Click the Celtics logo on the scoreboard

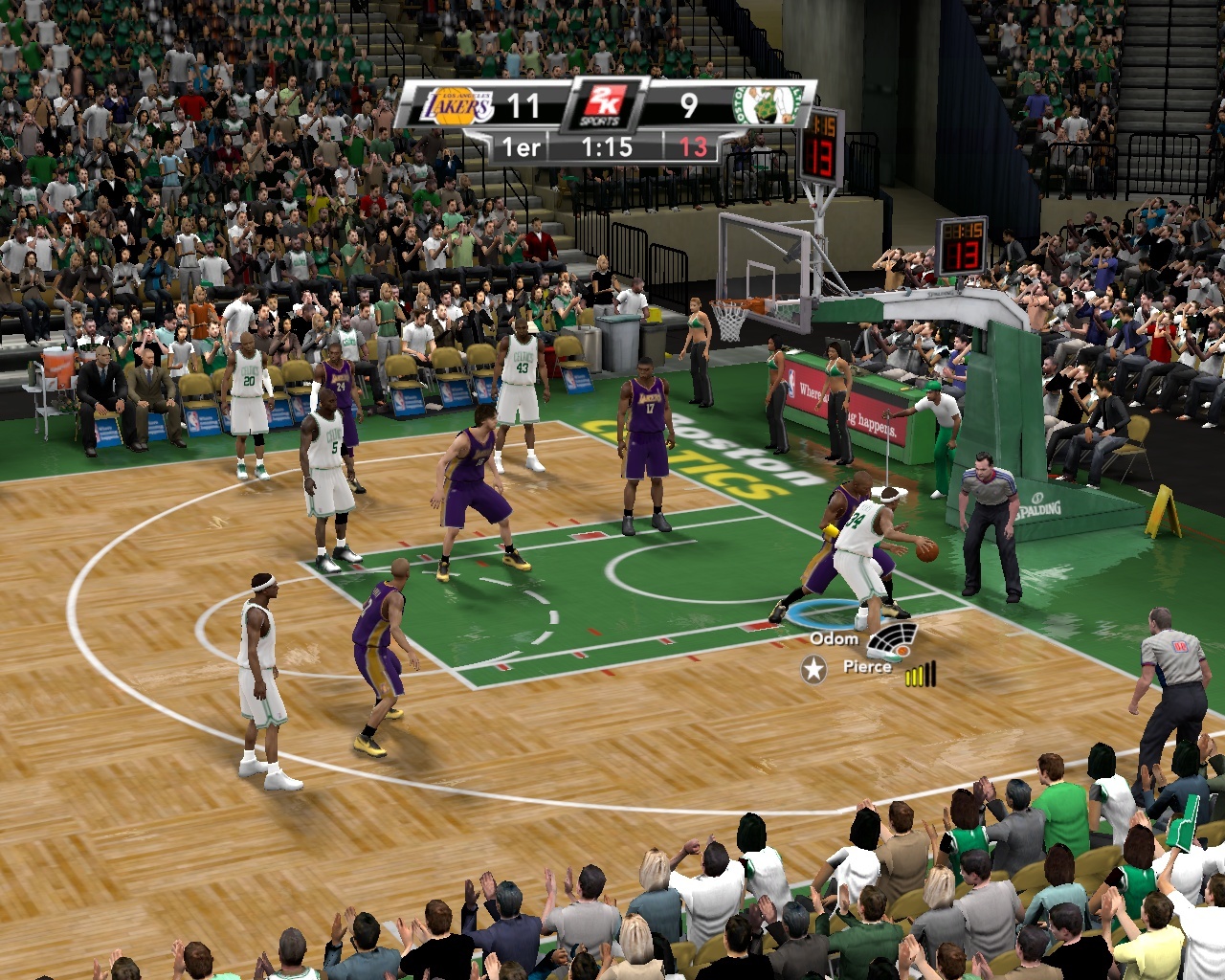point(767,105)
